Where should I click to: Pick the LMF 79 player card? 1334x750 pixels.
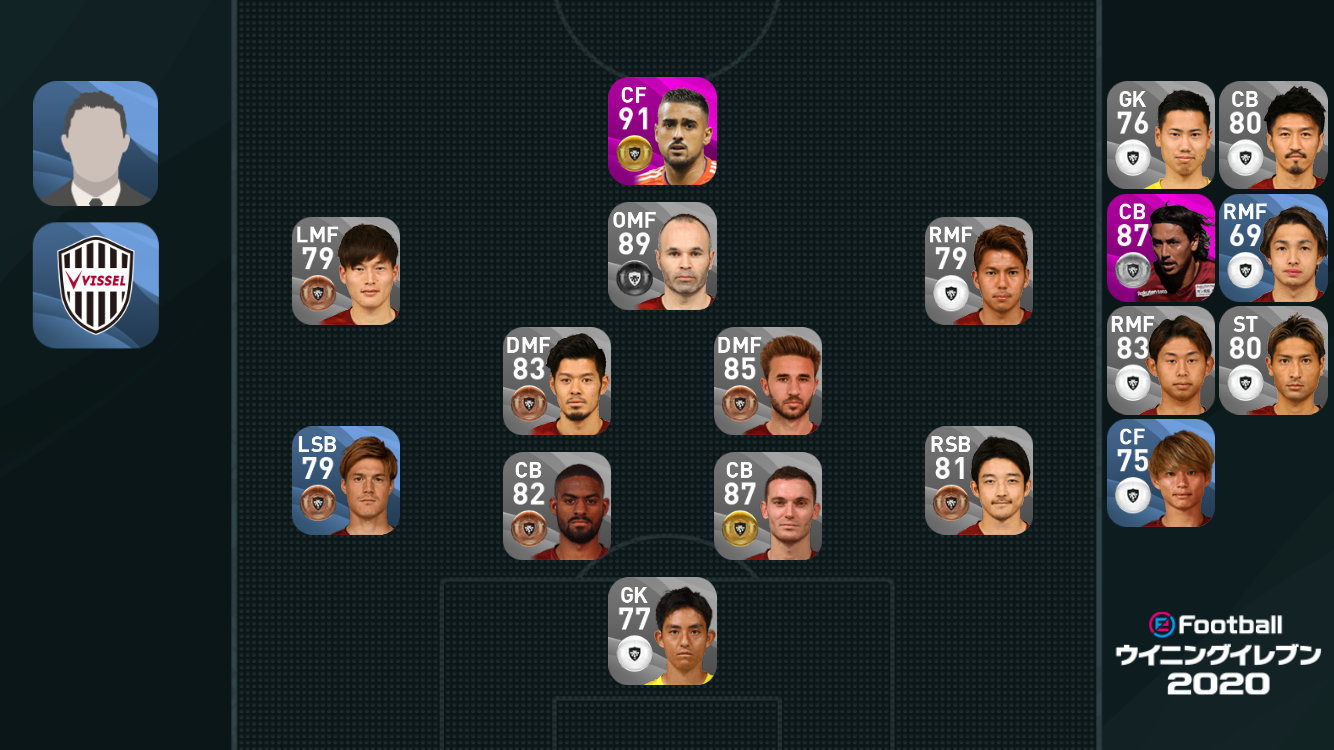tap(346, 271)
